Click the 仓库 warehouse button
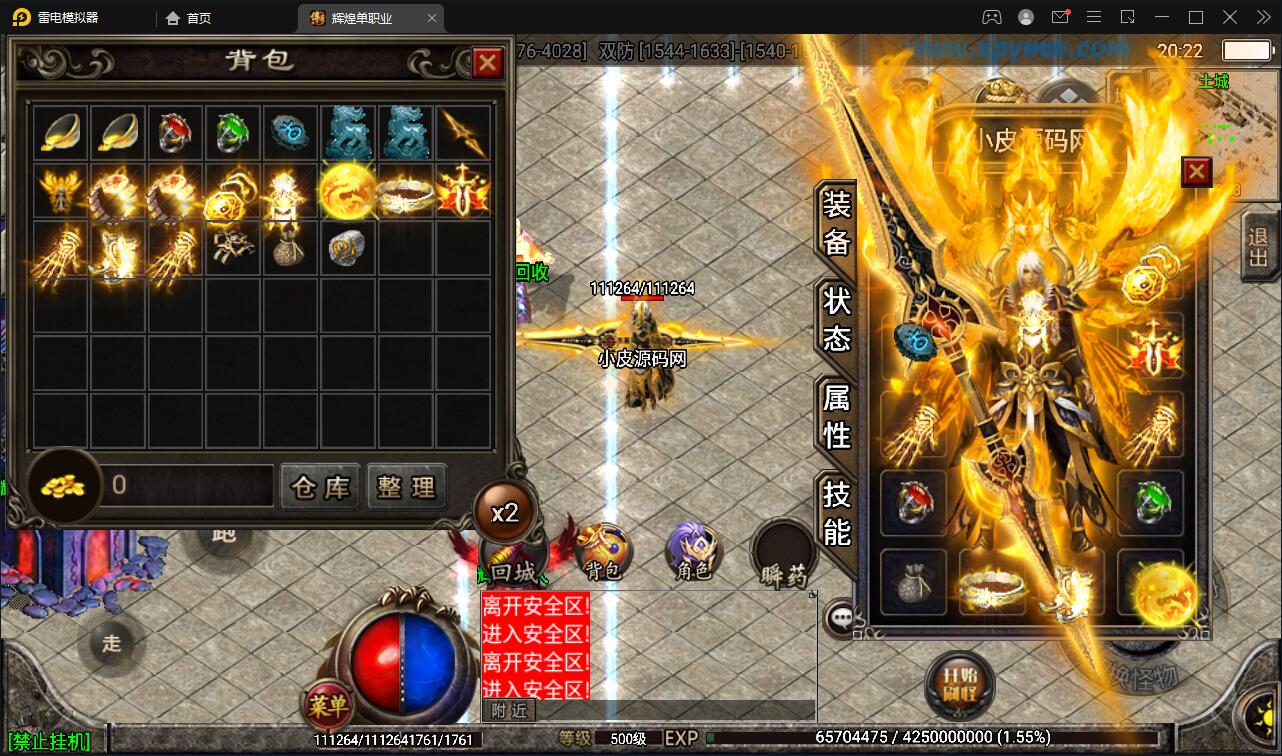1282x756 pixels. (320, 487)
